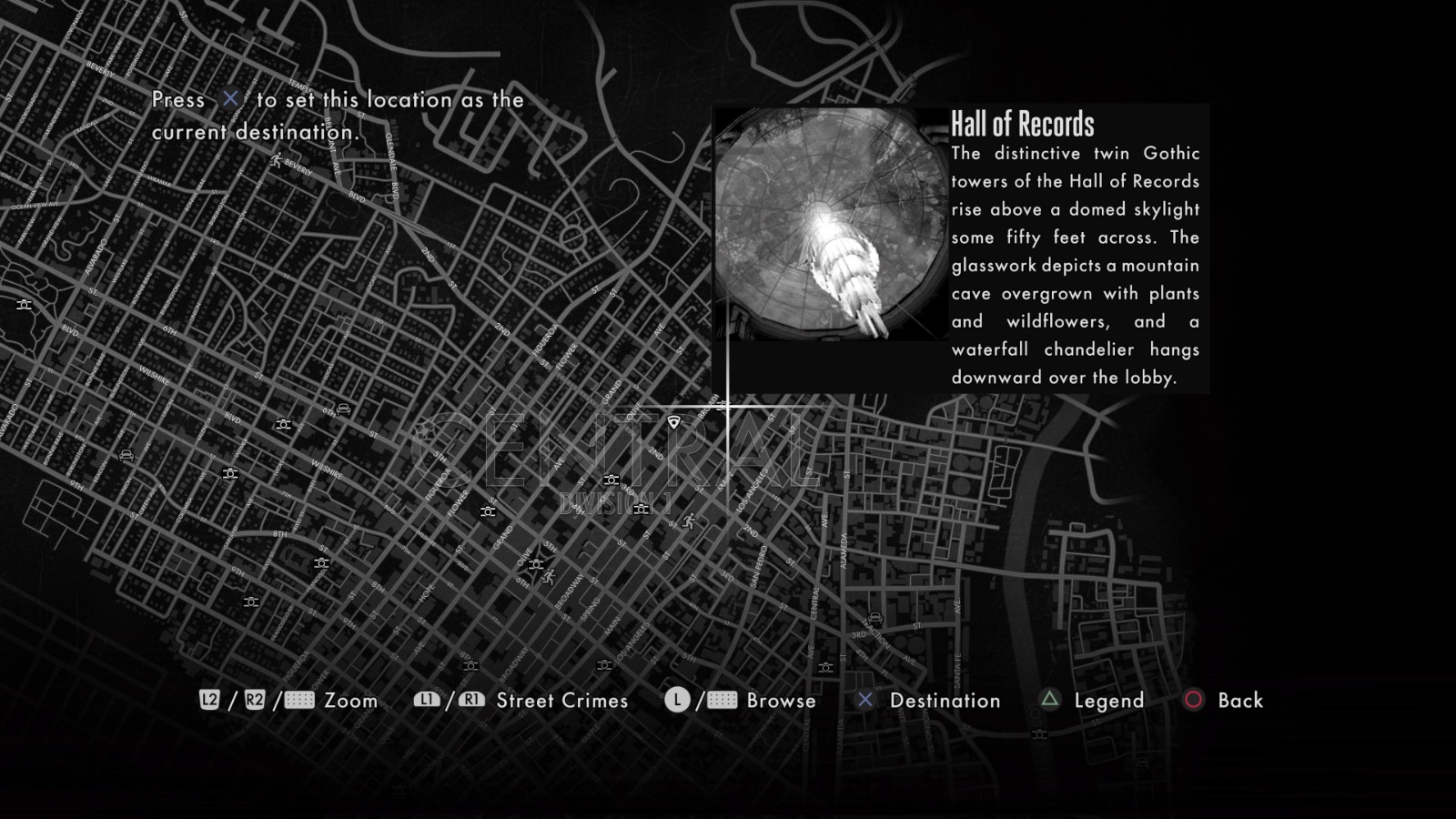The image size is (1456, 819).
Task: Click the Hall of Records title text
Action: [1025, 122]
